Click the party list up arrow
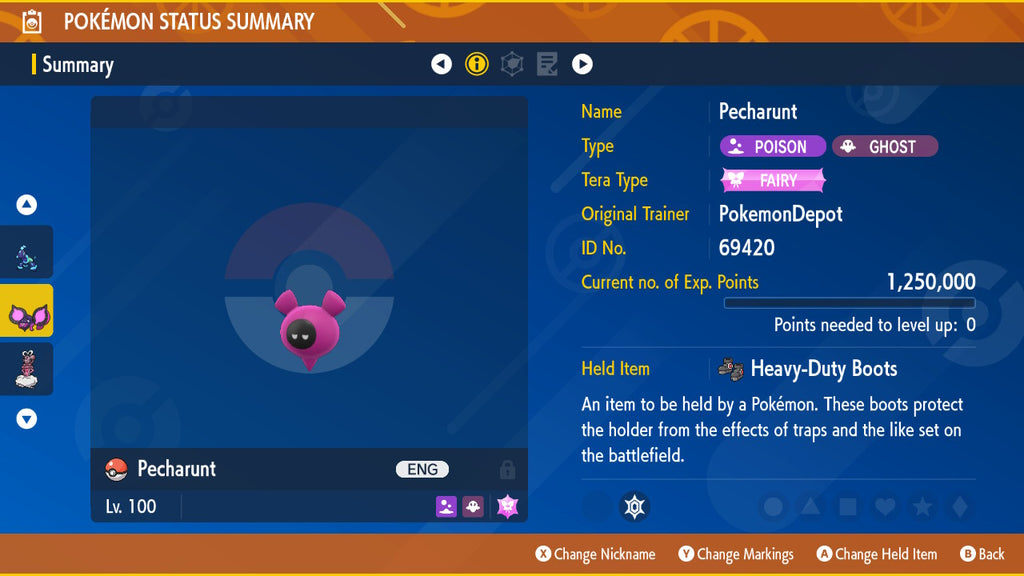Viewport: 1024px width, 576px height. pyautogui.click(x=27, y=205)
